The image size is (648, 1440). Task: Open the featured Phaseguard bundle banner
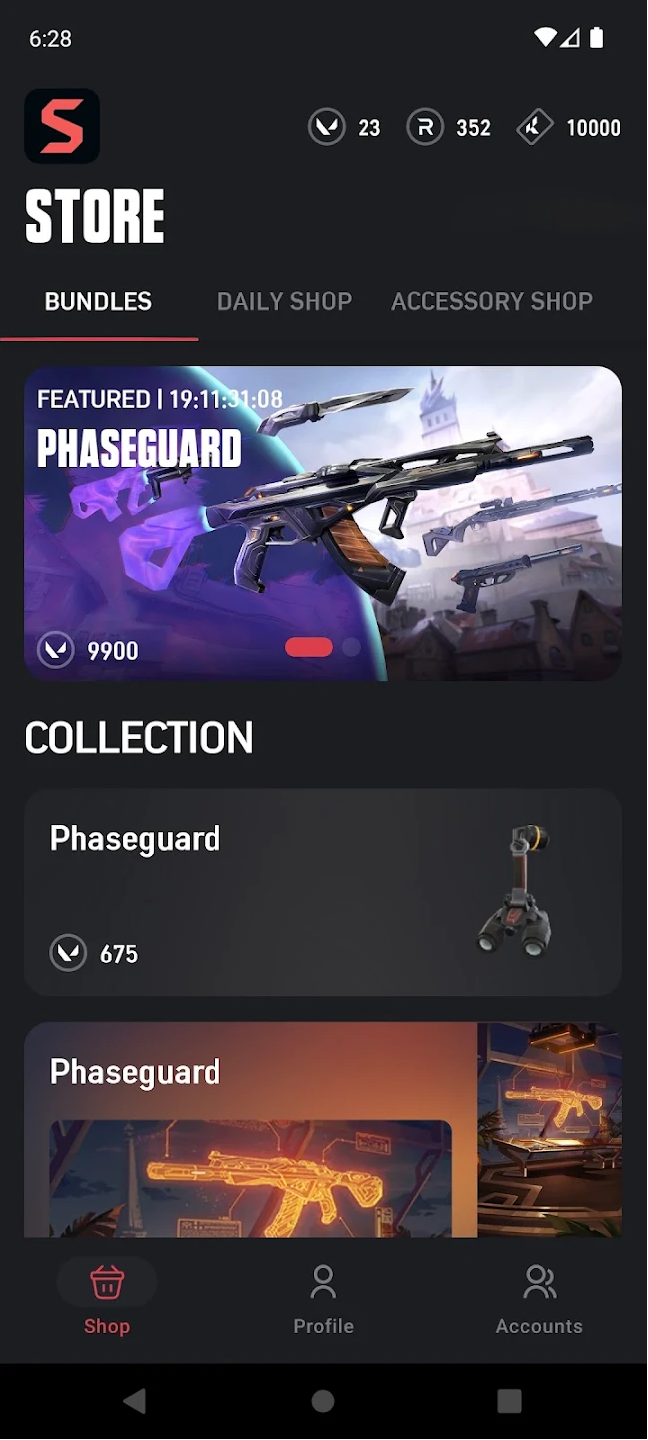coord(323,523)
